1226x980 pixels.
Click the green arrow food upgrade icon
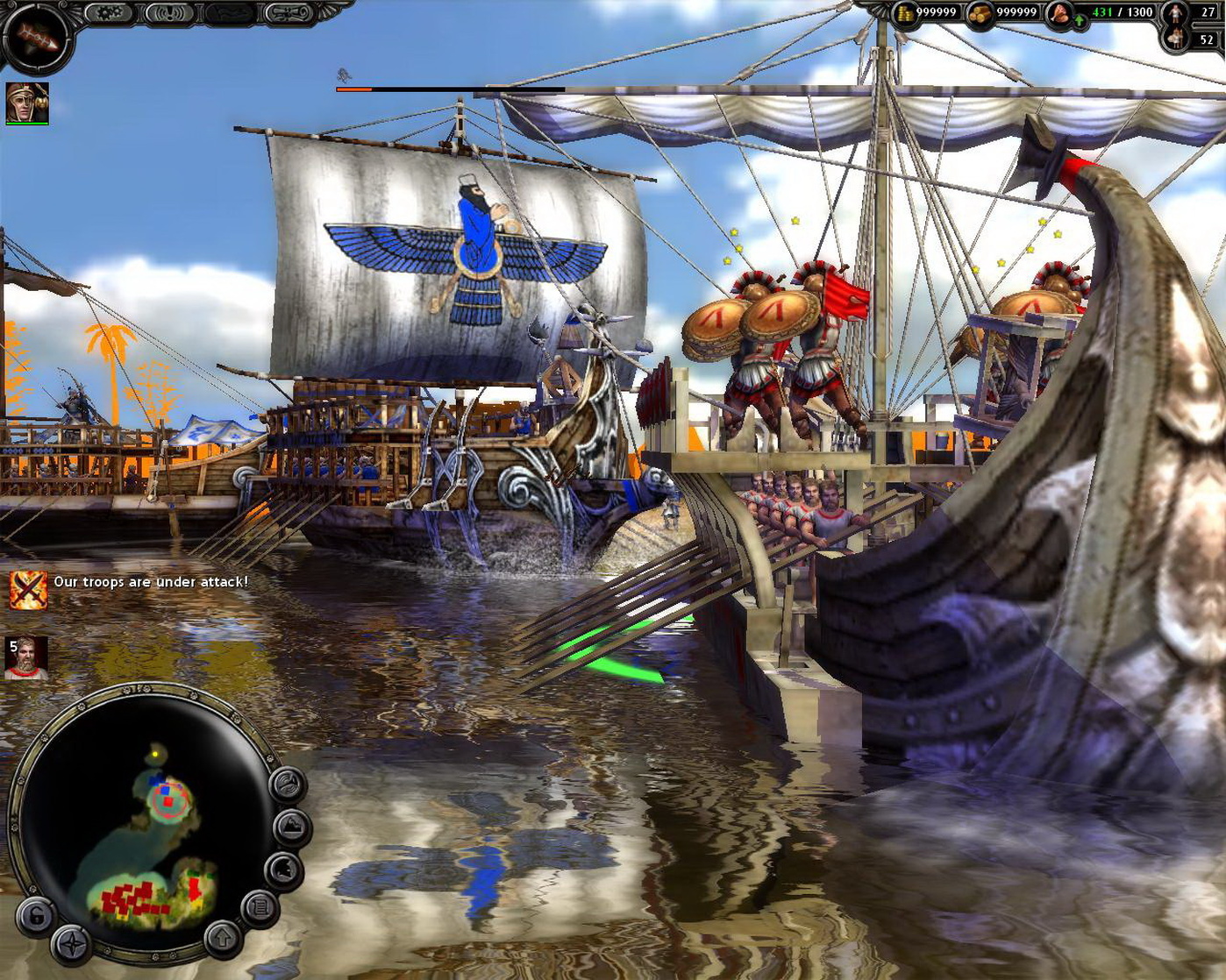(x=1078, y=19)
